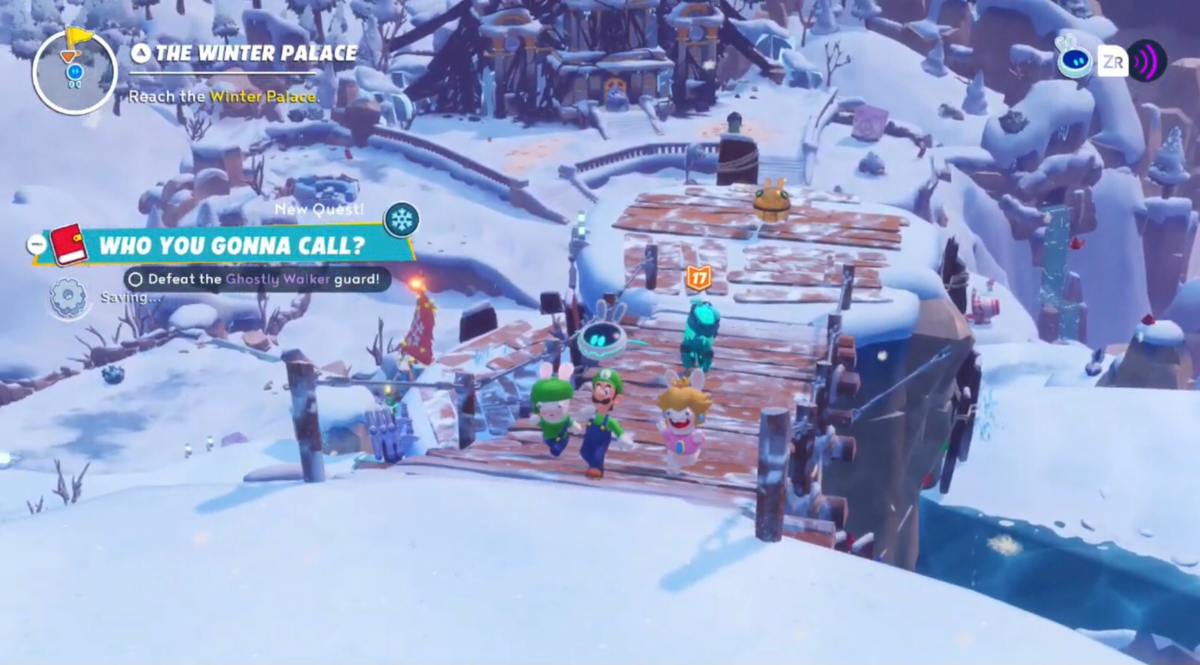Viewport: 1200px width, 665px height.
Task: Click the red quest journal book icon
Action: (70, 245)
